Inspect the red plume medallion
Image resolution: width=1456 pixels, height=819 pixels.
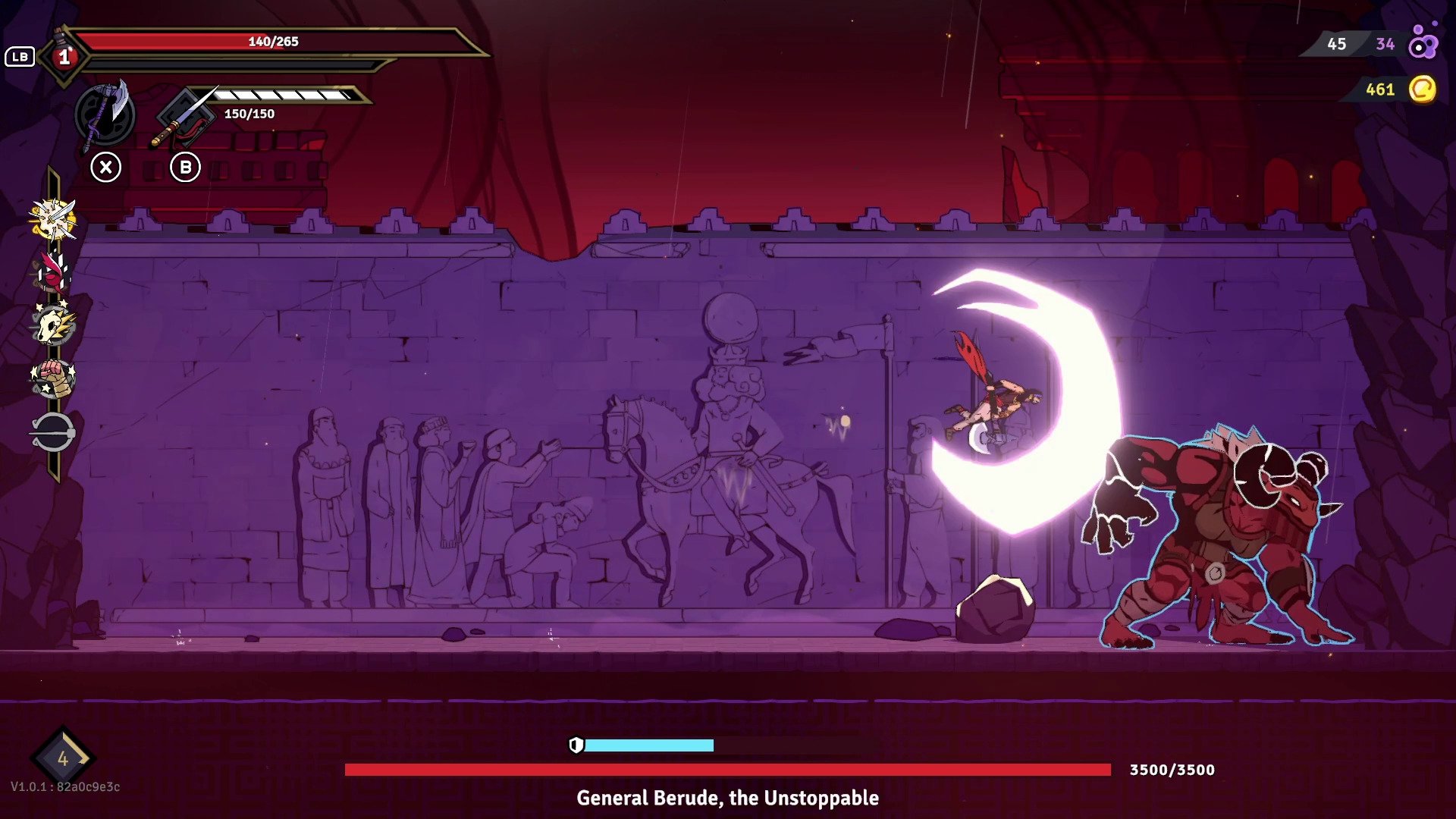(53, 271)
